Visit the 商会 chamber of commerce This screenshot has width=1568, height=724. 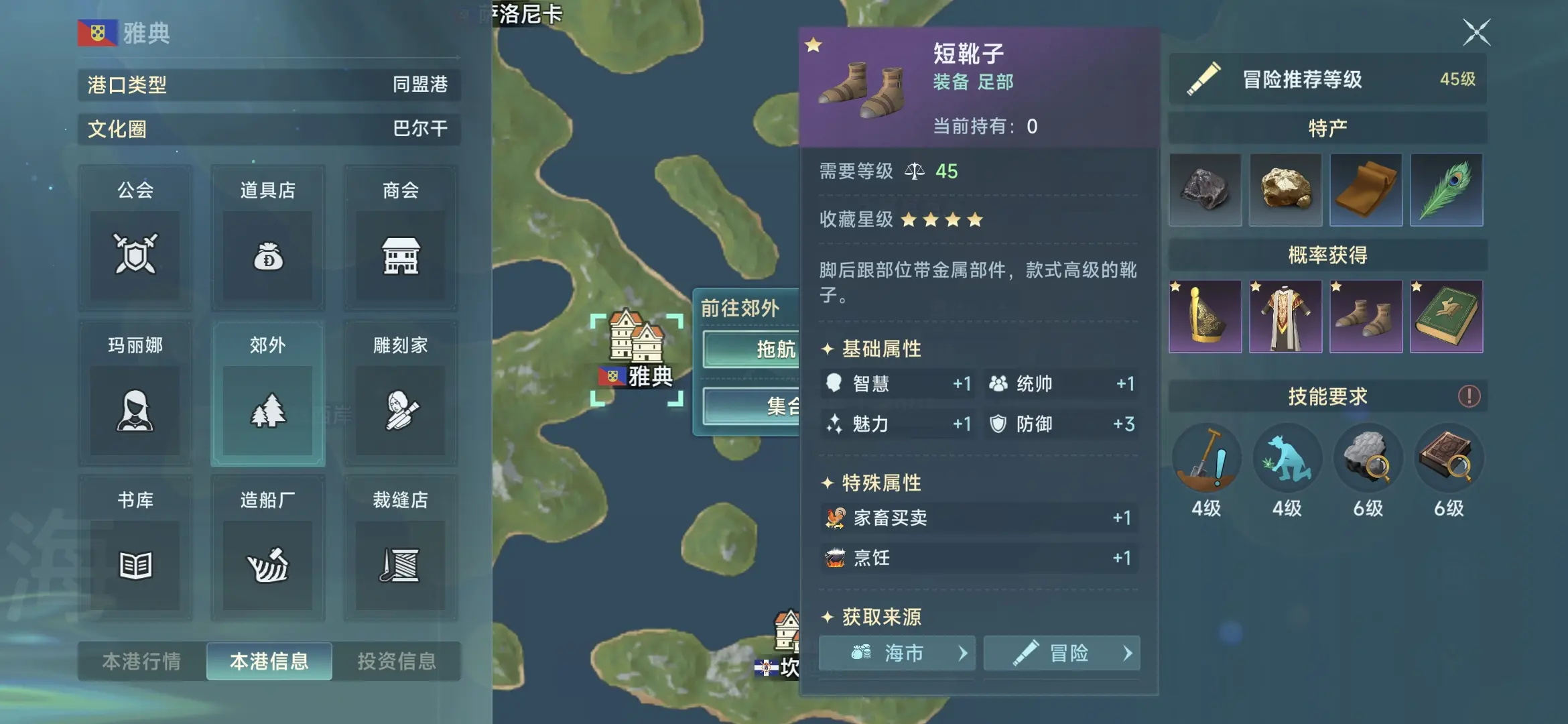[x=400, y=238]
